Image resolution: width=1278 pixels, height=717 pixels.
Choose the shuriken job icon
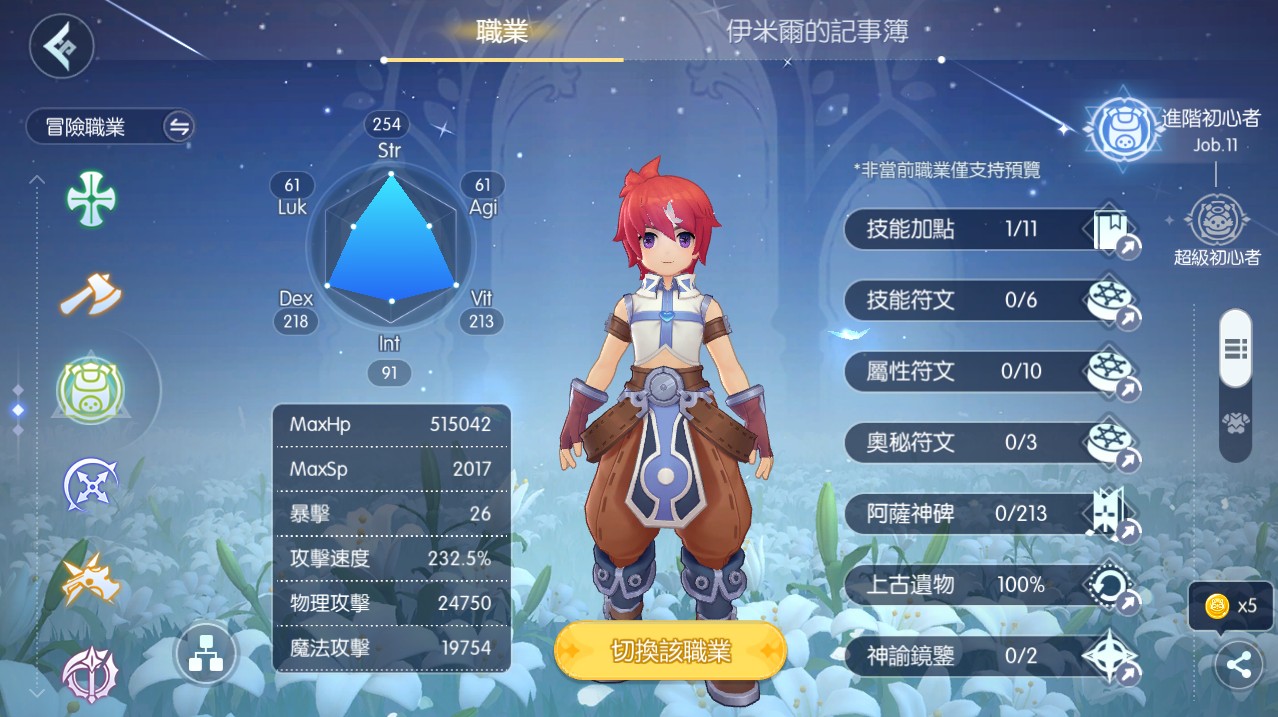click(x=91, y=486)
